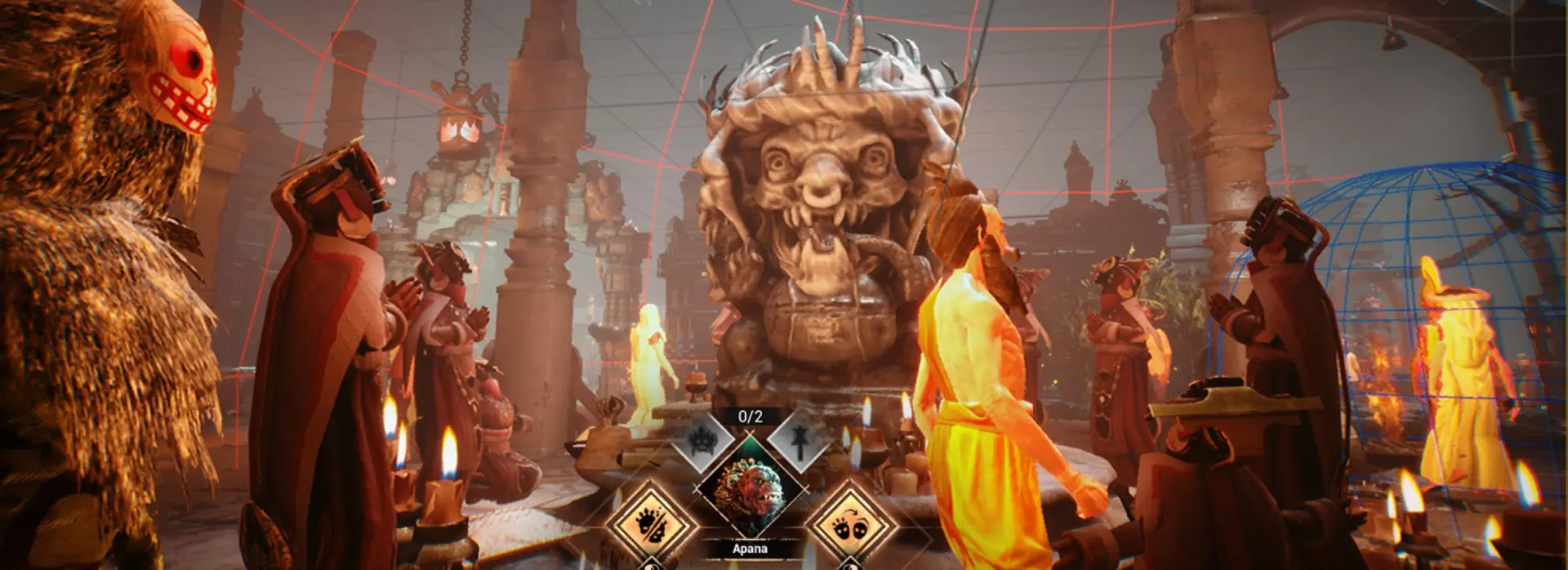Activate the split masks ability icon
Image resolution: width=1568 pixels, height=570 pixels.
(x=650, y=521)
